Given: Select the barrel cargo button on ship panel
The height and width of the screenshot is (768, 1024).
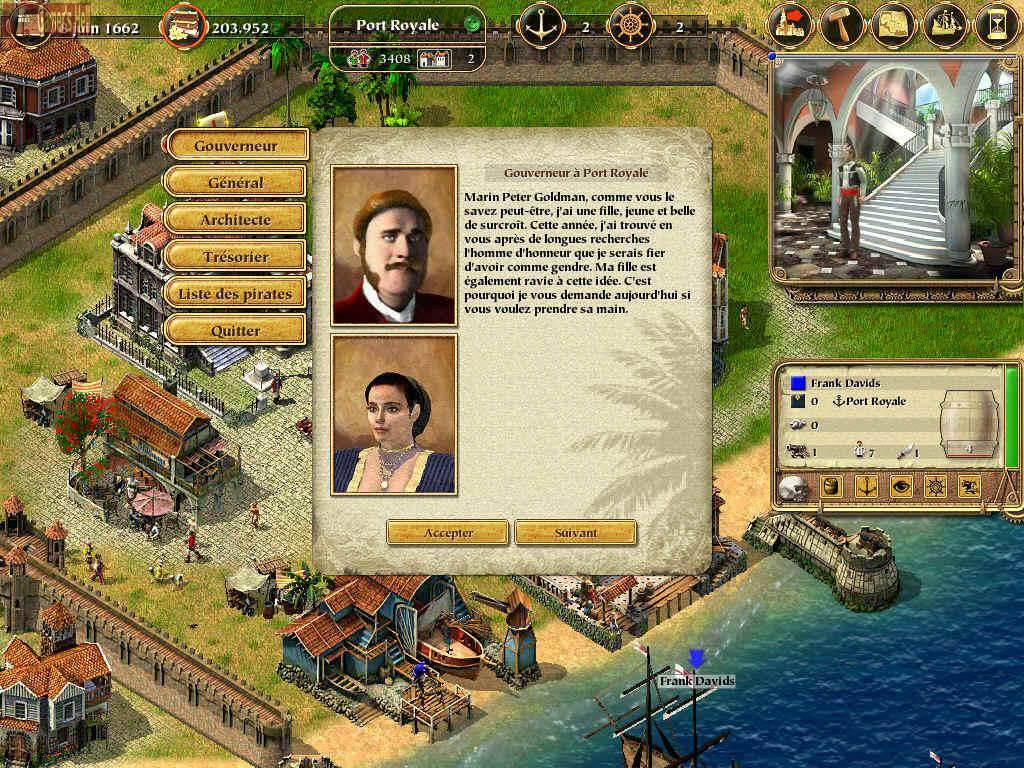Looking at the screenshot, I should click(x=832, y=487).
